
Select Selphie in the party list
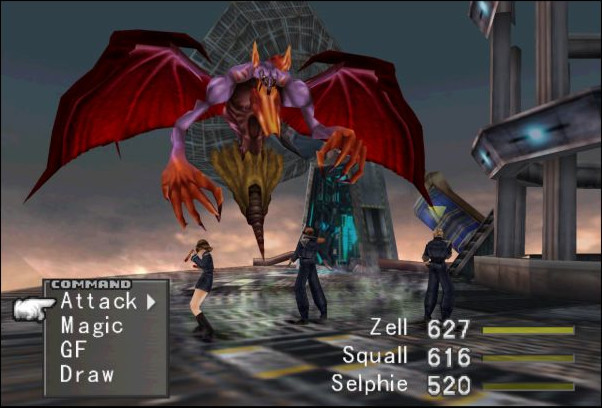[370, 383]
